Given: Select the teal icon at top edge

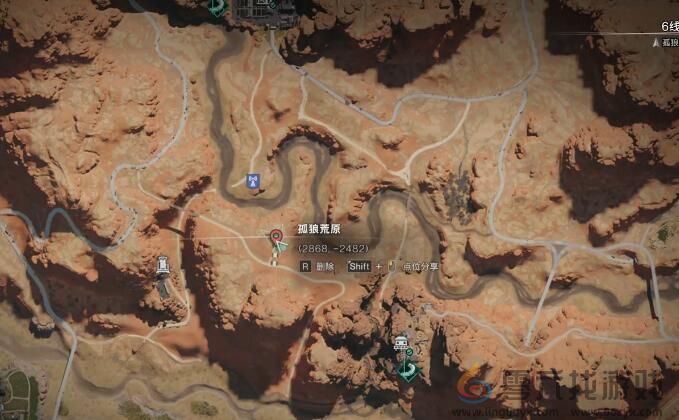Looking at the screenshot, I should 217,6.
